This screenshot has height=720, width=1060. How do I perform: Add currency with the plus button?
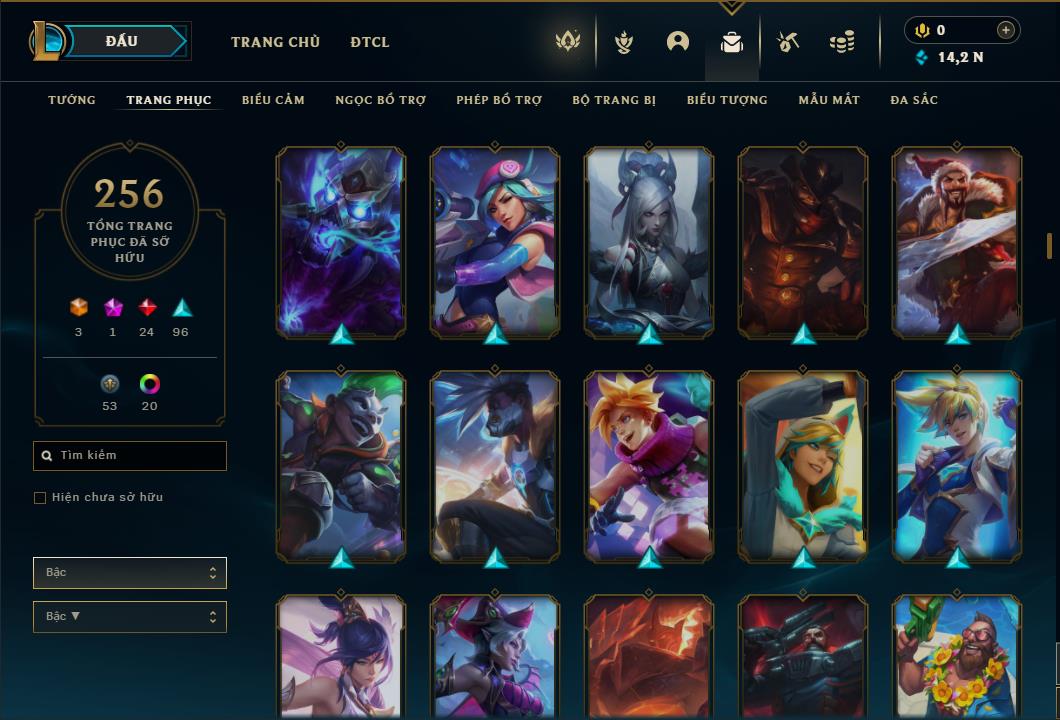click(1006, 30)
